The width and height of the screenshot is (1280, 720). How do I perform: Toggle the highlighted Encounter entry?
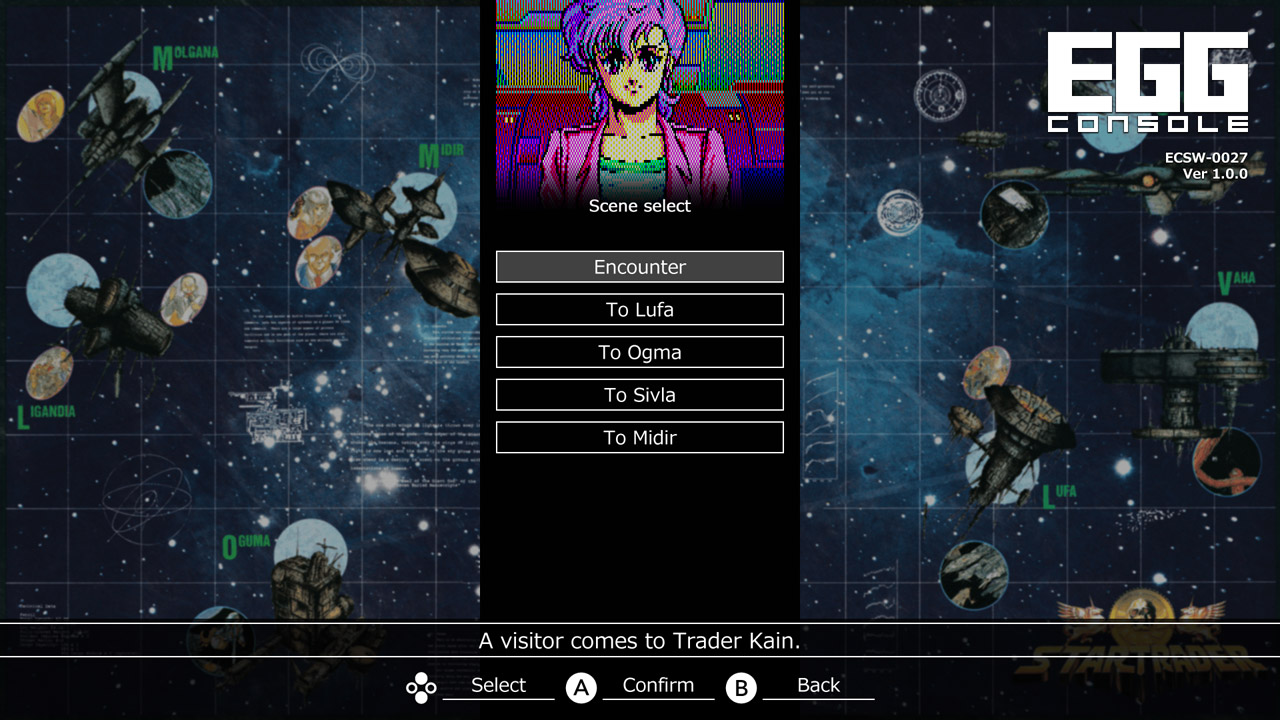point(639,266)
